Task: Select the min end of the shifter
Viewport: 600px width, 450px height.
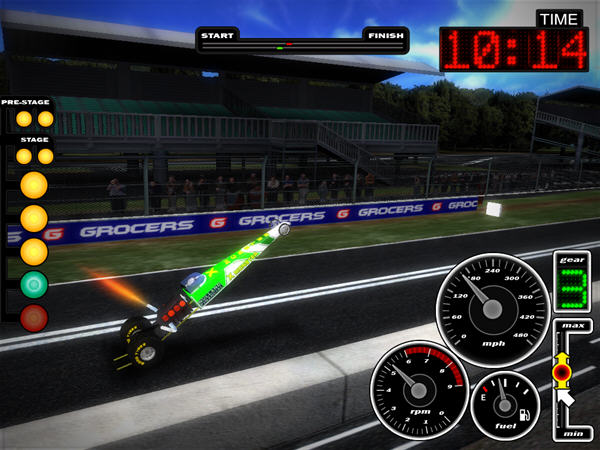Action: [x=573, y=432]
